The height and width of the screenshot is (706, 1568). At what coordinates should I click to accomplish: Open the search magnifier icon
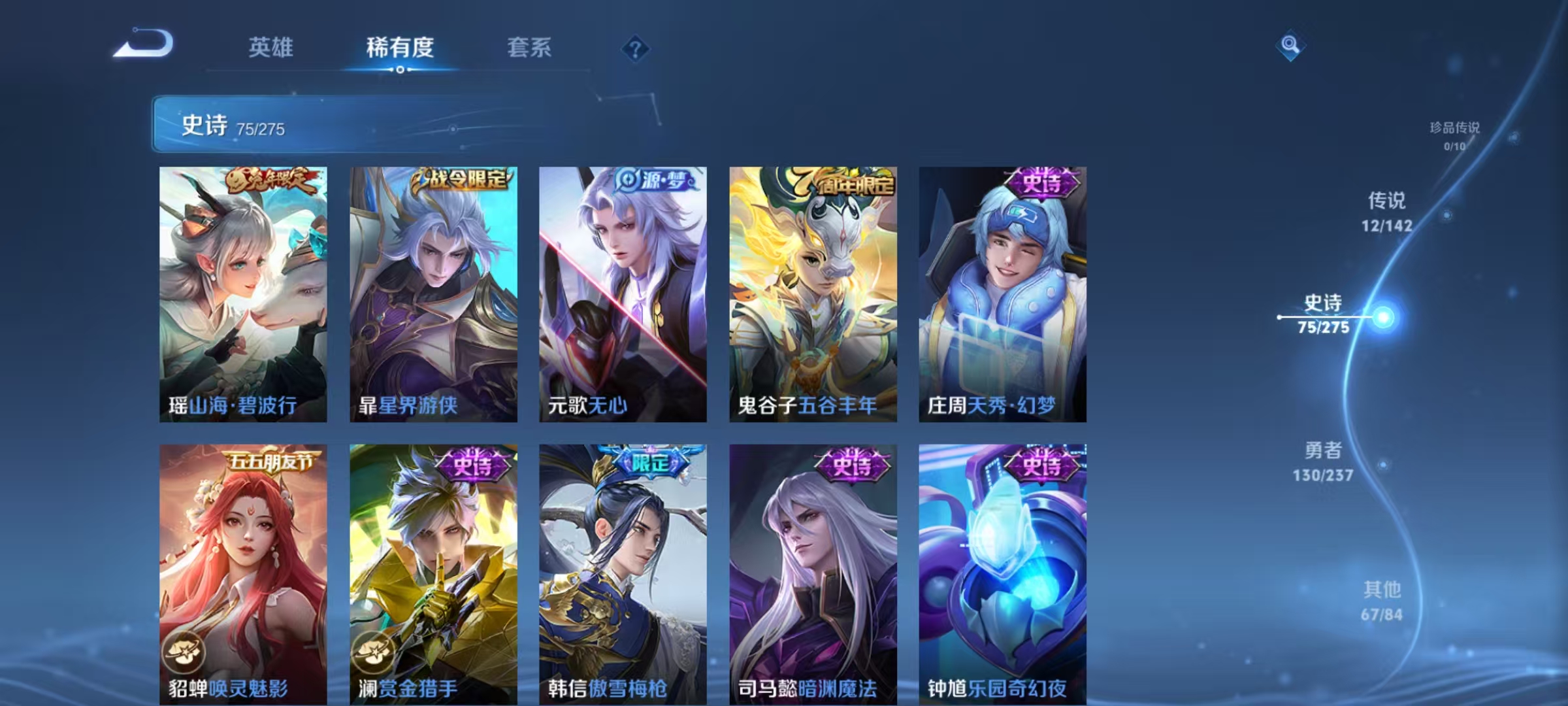[x=1290, y=46]
